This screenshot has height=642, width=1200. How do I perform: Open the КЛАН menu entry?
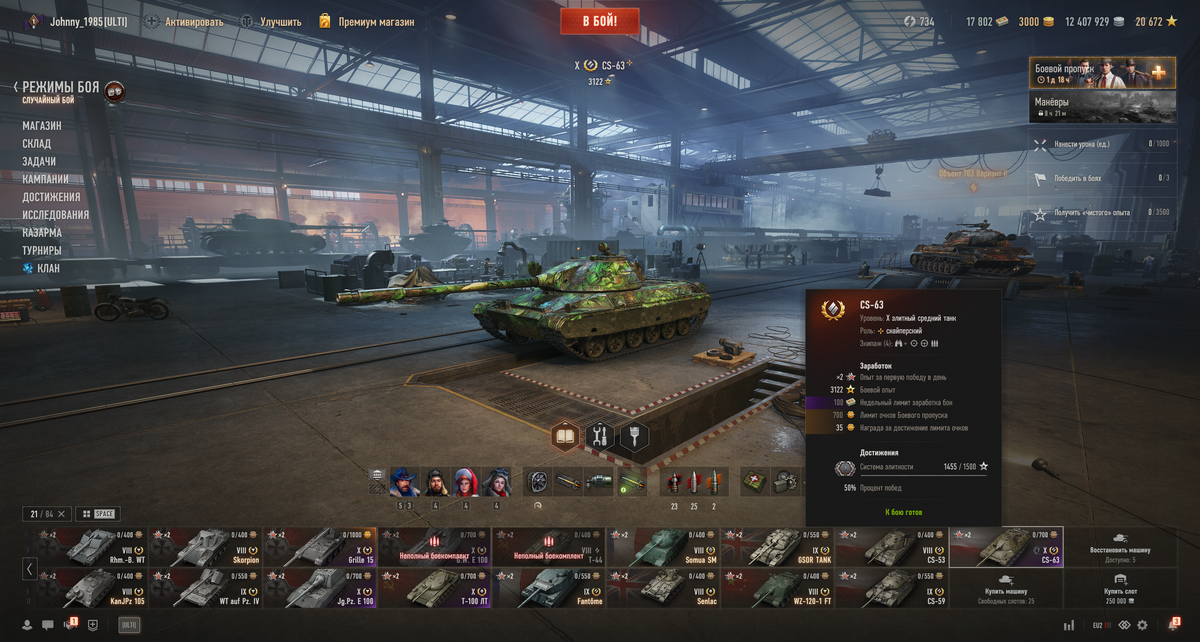coord(48,268)
